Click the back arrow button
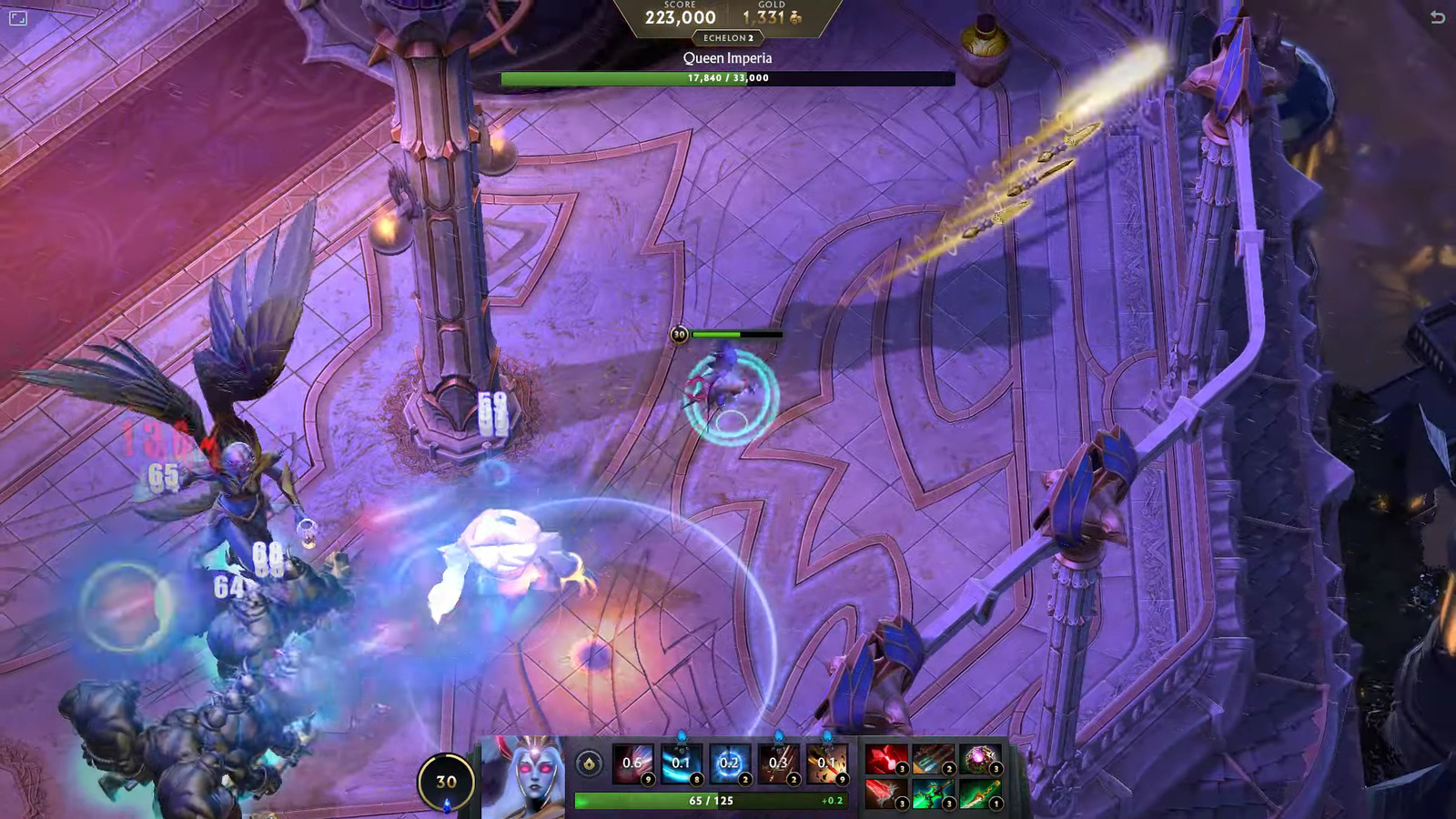The image size is (1456, 819). 1438,17
